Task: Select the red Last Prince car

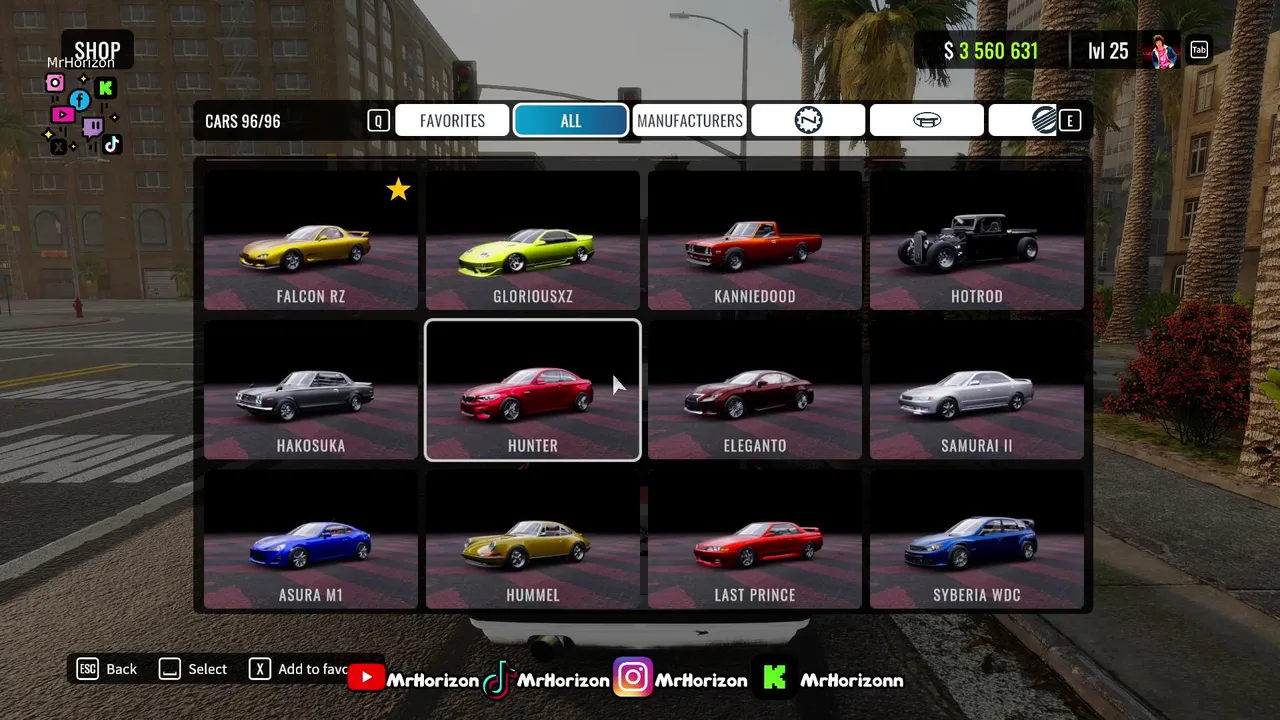Action: click(755, 540)
